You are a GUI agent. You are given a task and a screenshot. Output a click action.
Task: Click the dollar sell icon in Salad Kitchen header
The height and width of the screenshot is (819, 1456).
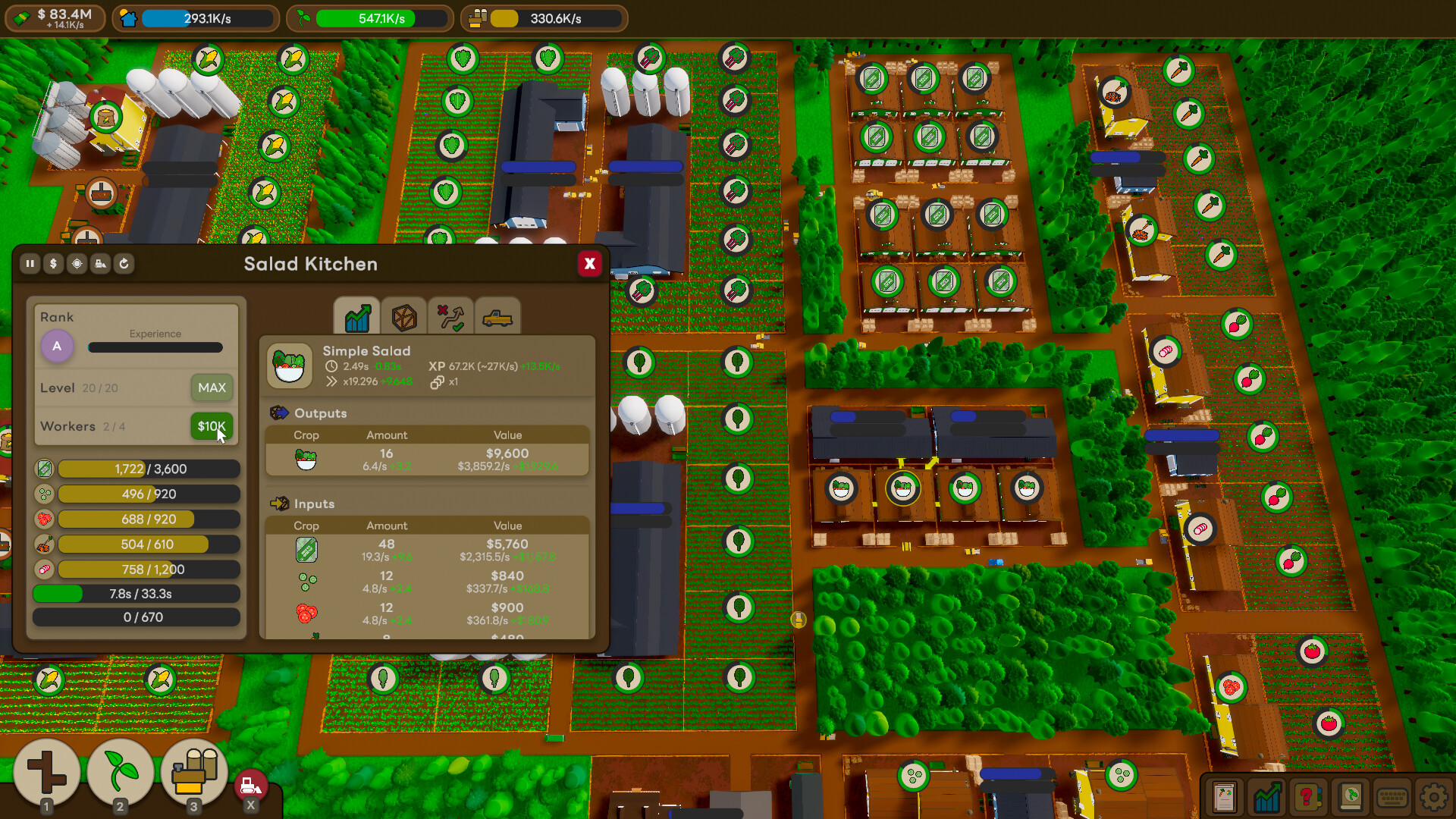(53, 264)
